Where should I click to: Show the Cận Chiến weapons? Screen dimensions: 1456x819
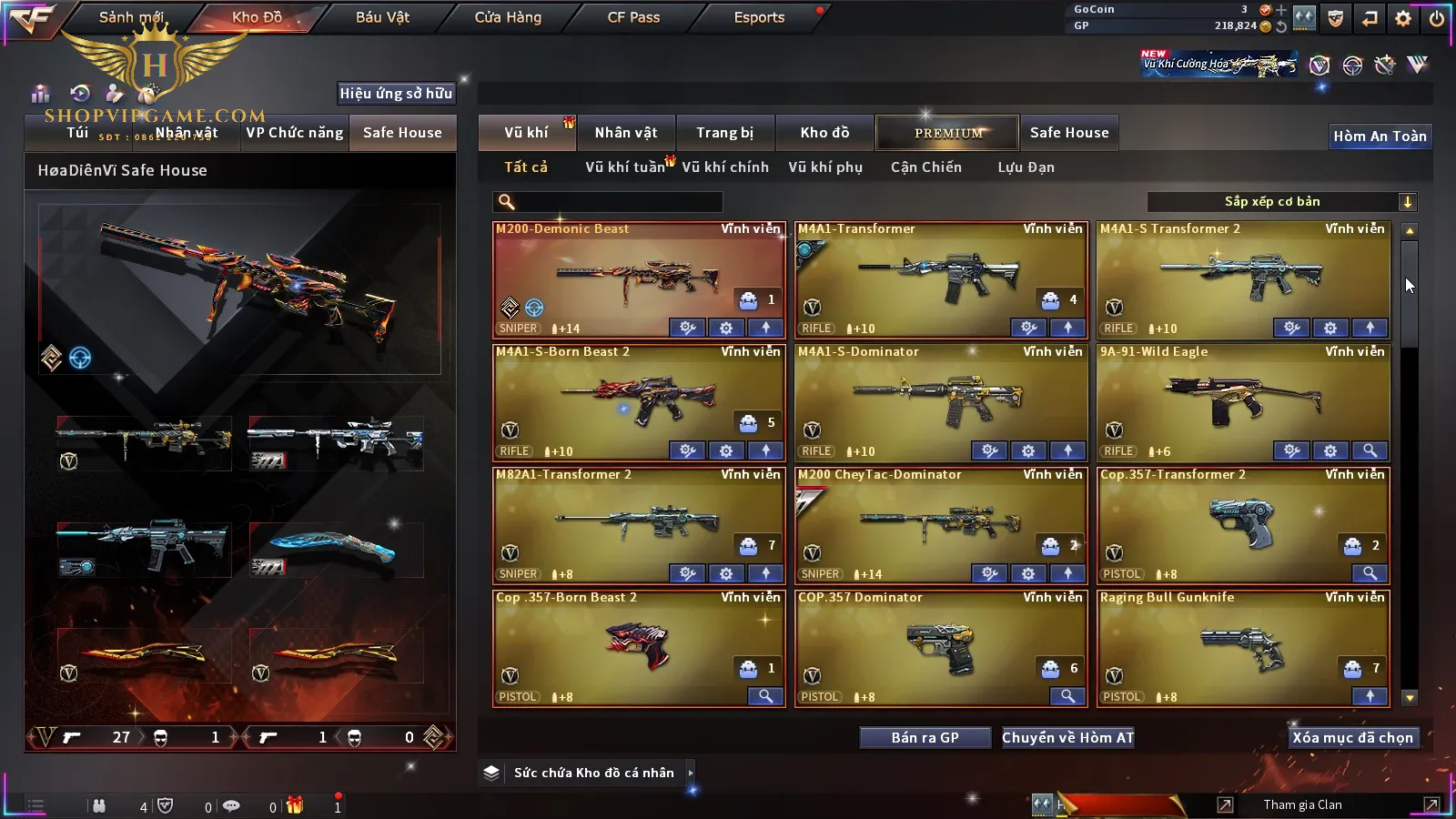pyautogui.click(x=925, y=167)
